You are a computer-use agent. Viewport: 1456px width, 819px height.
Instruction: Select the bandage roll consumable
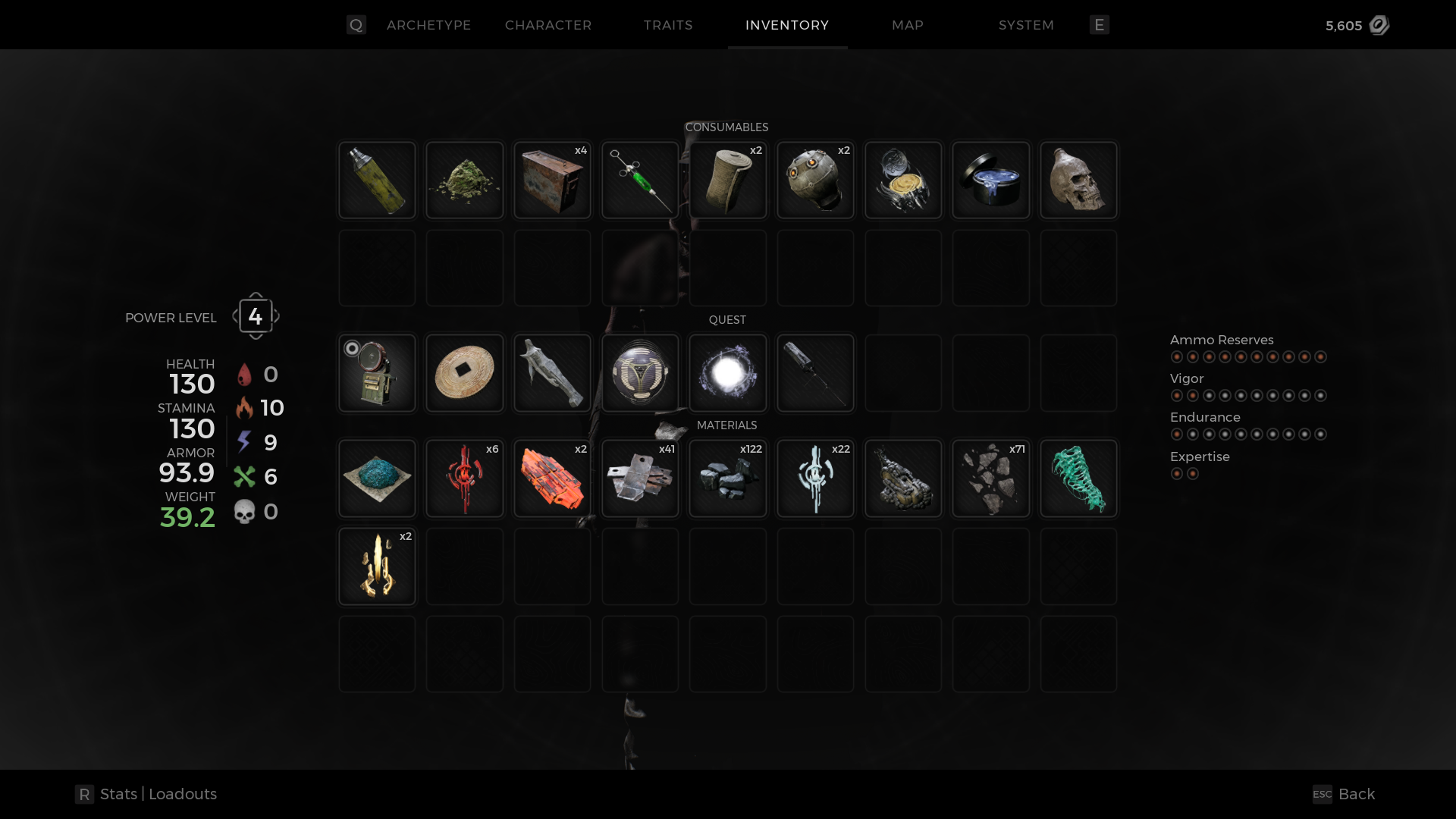point(727,180)
